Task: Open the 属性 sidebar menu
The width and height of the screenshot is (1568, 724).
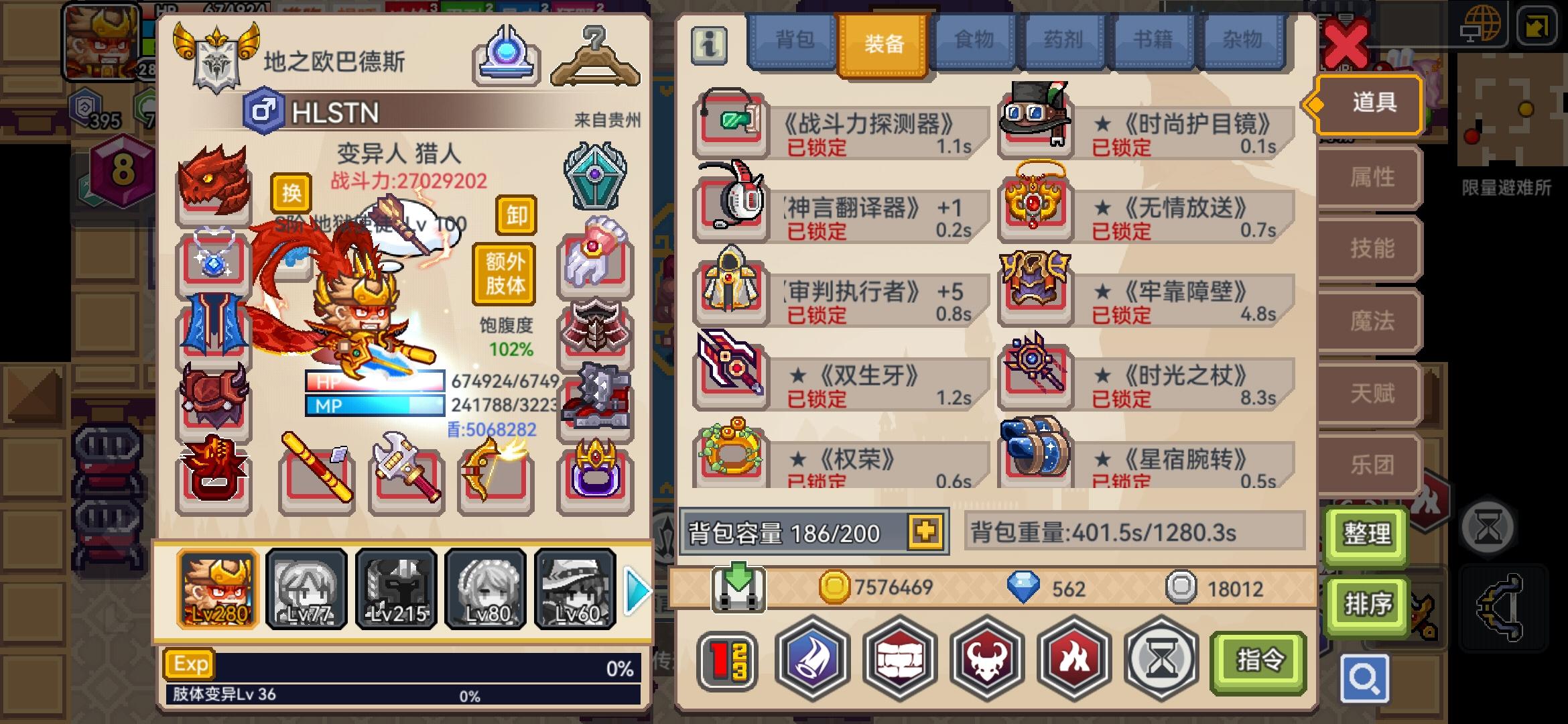Action: pos(1370,178)
